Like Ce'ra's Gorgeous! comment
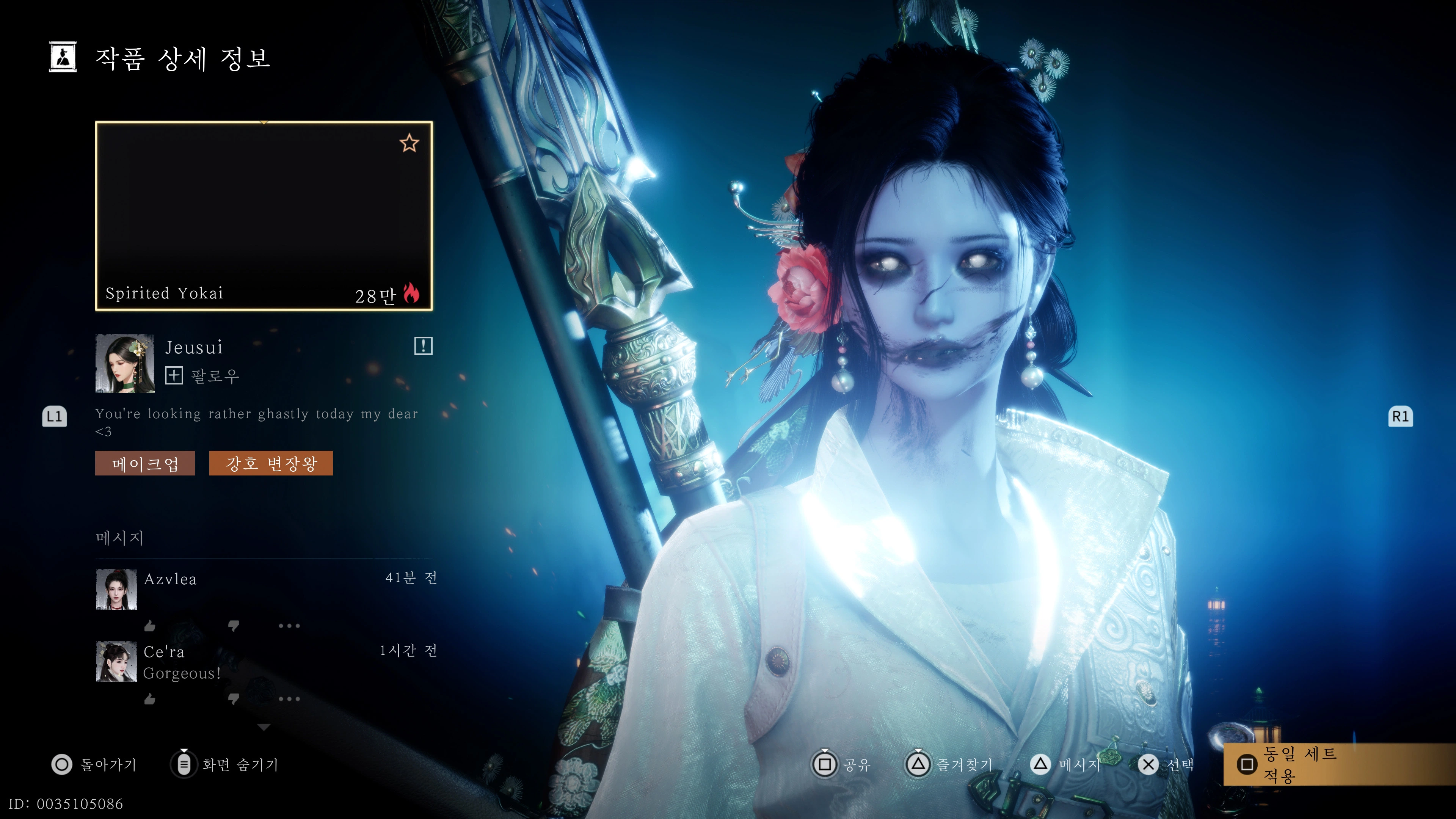This screenshot has height=819, width=1456. 150,699
